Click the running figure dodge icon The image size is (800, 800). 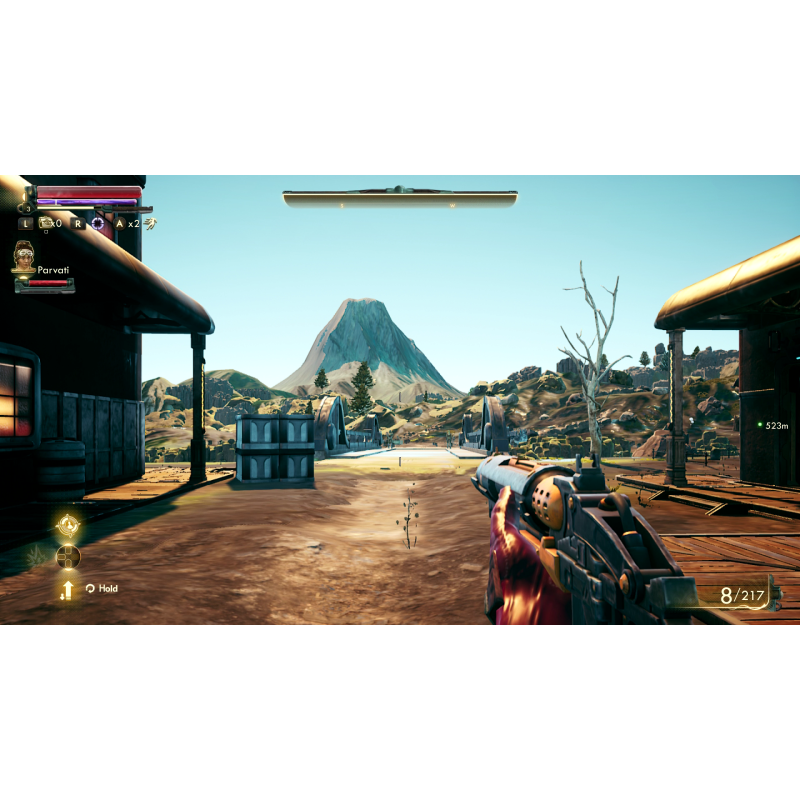click(149, 223)
